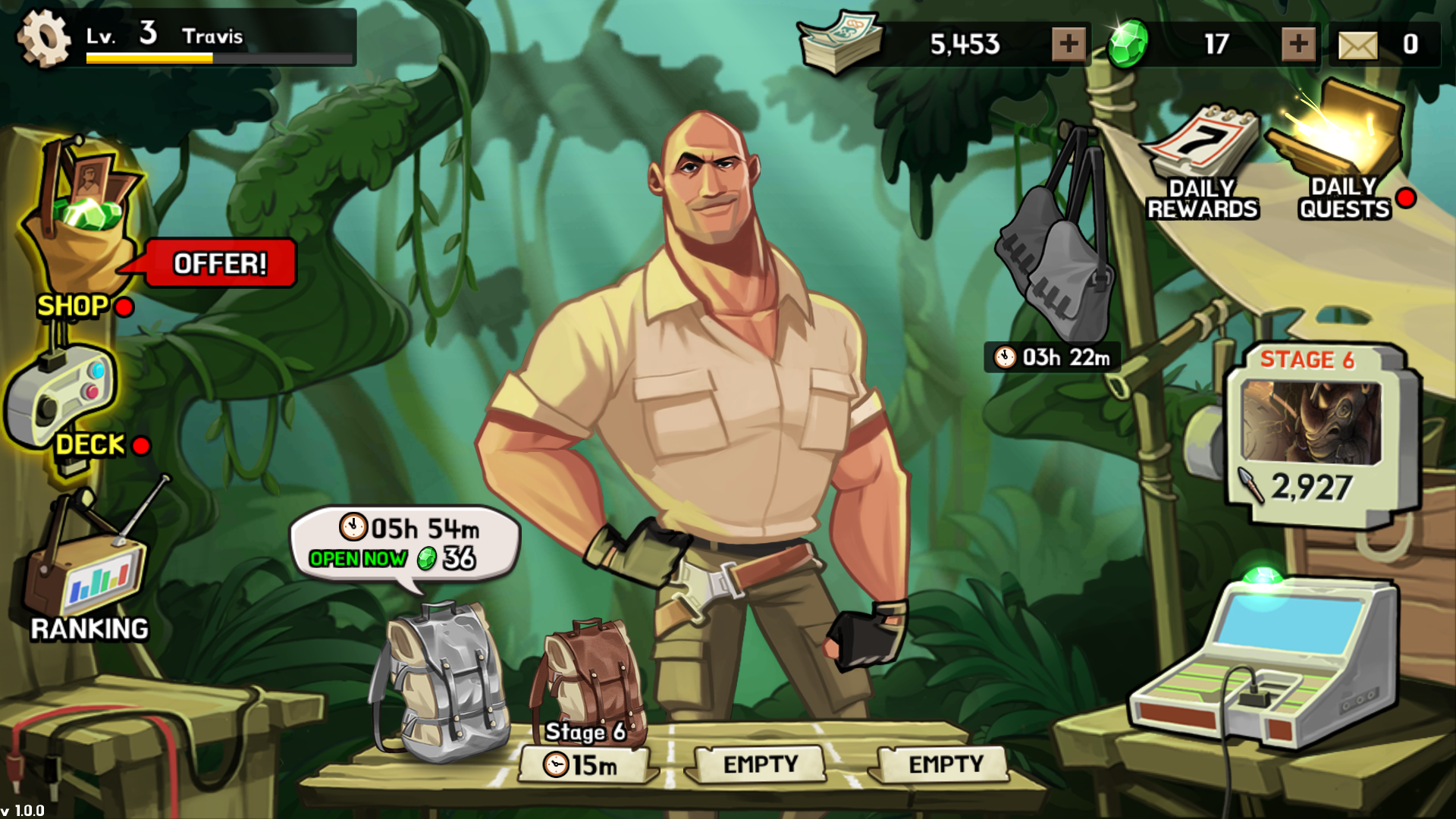Click the first EMPTY chest slot

758,764
